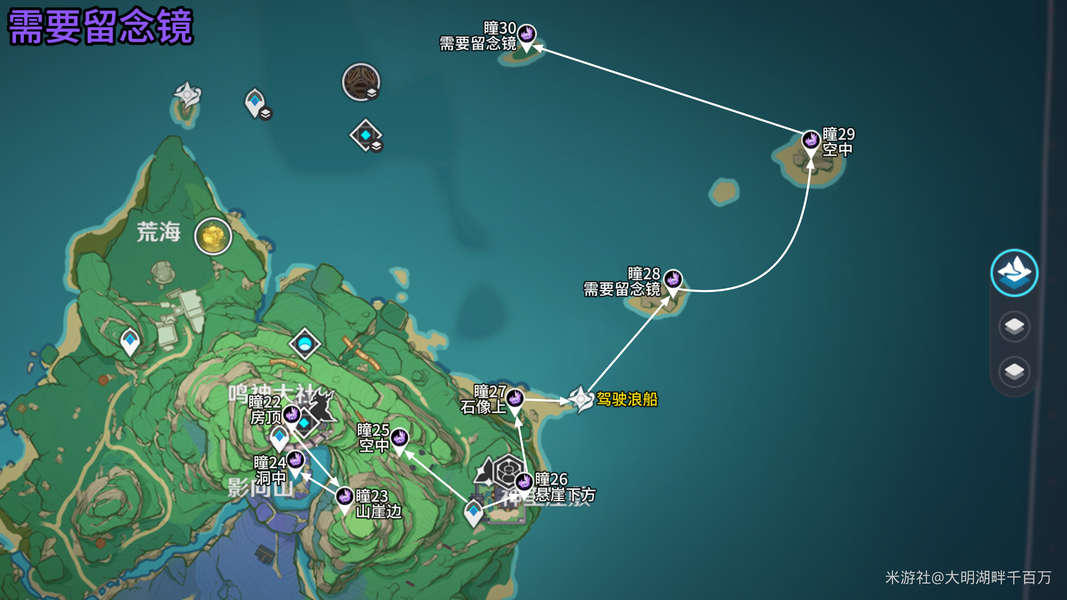Click the offshore diamond marker with layer badge
The width and height of the screenshot is (1067, 600).
coord(366,135)
